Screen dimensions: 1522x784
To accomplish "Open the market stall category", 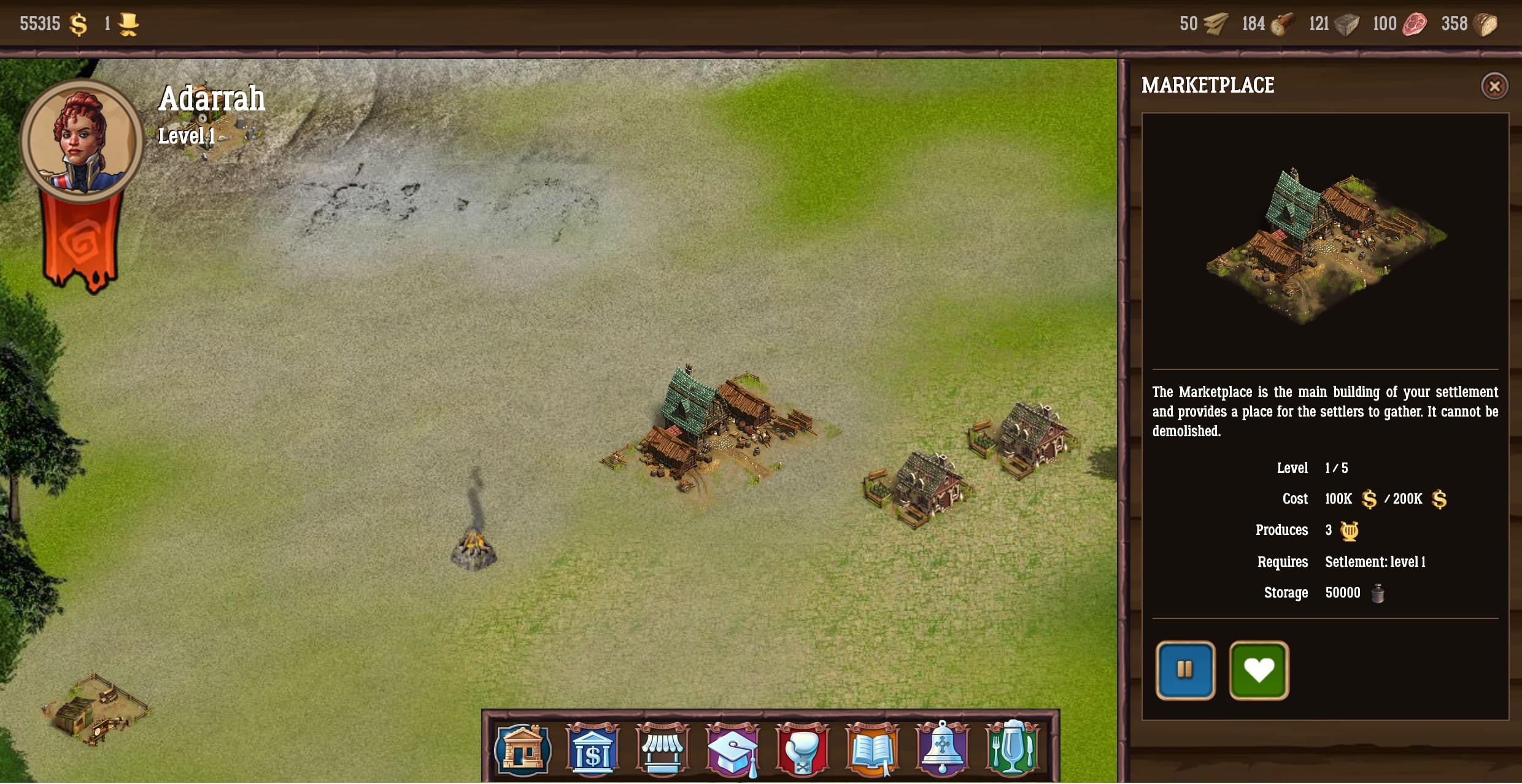I will click(663, 750).
